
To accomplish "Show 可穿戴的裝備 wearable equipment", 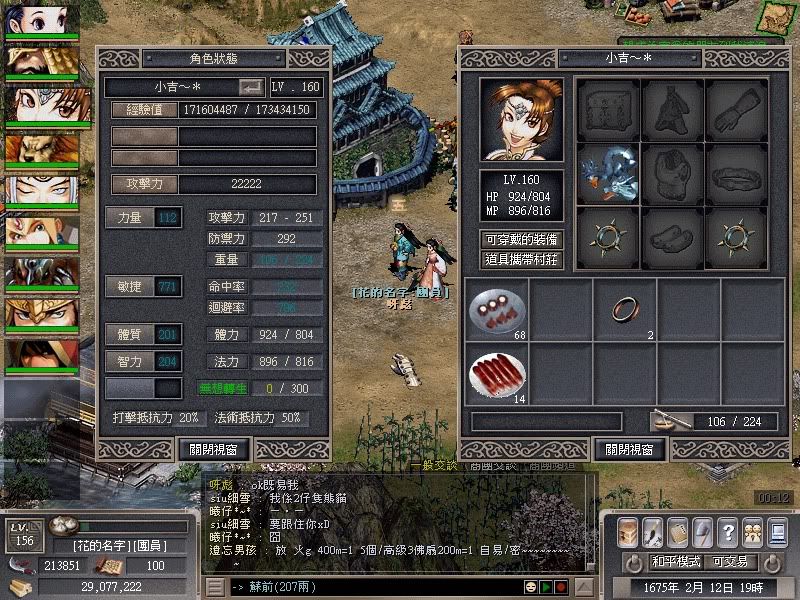I will 521,239.
